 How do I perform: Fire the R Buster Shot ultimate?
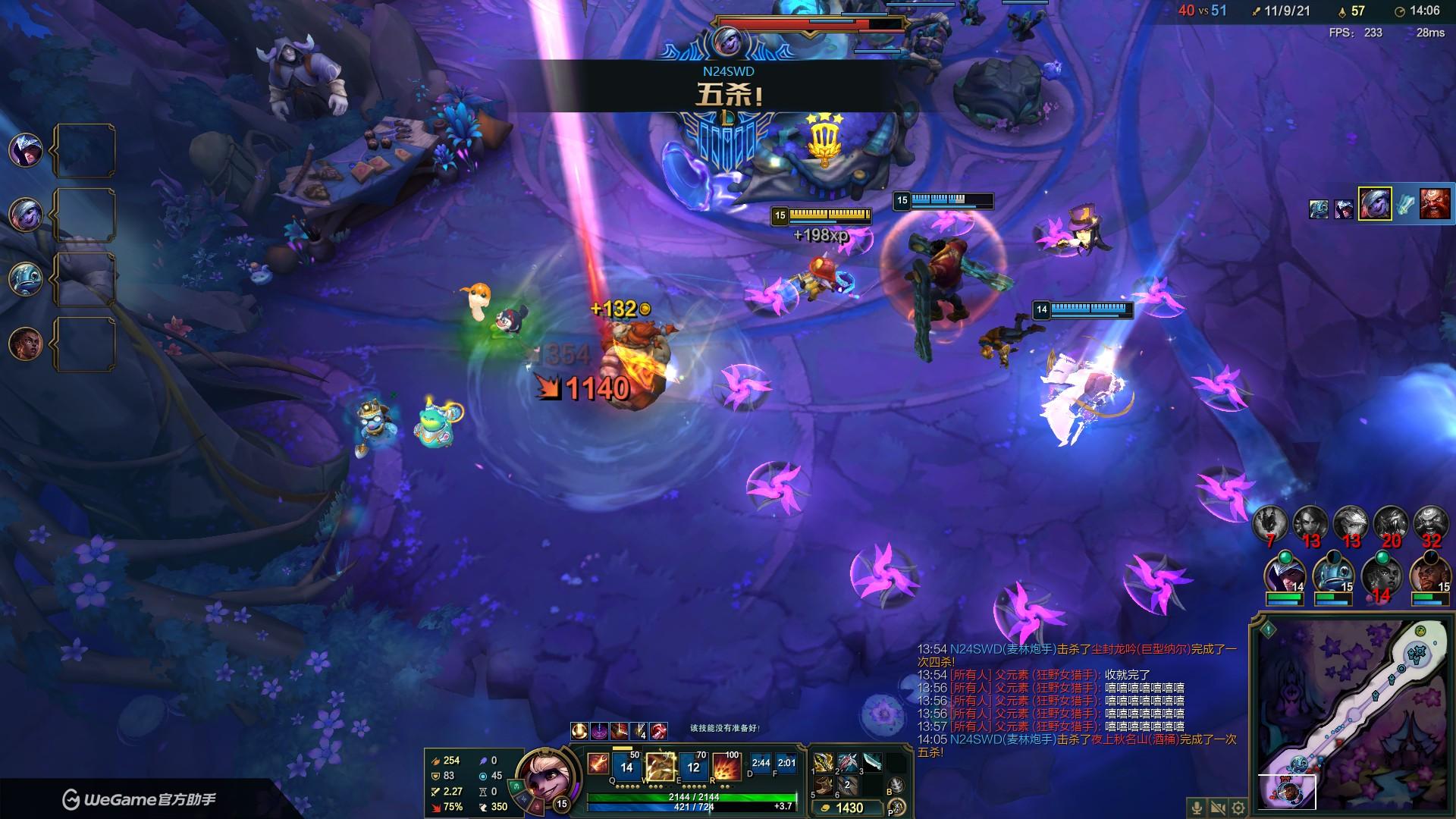pos(726,767)
